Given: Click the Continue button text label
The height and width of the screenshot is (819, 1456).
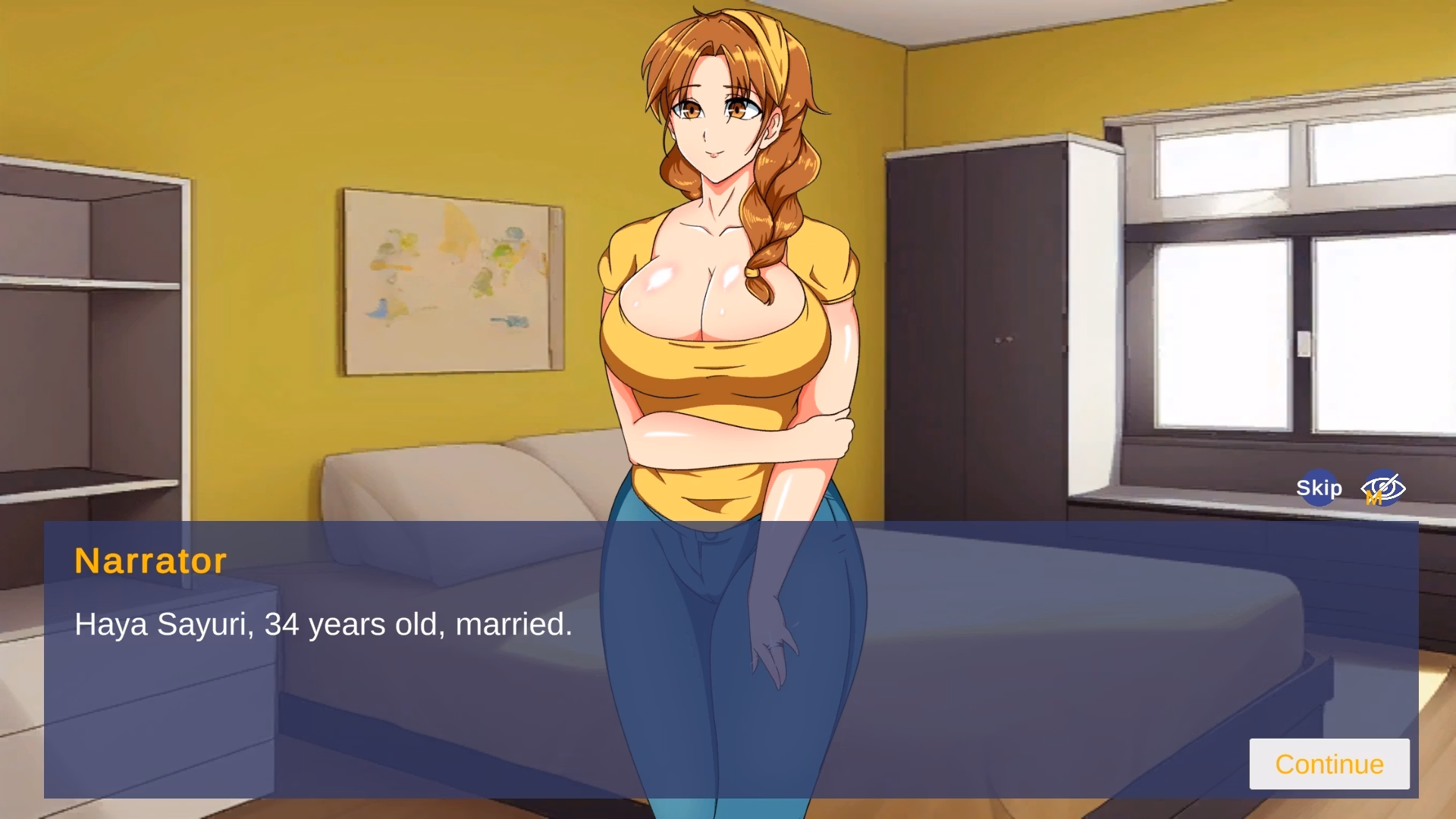Looking at the screenshot, I should click(1329, 764).
